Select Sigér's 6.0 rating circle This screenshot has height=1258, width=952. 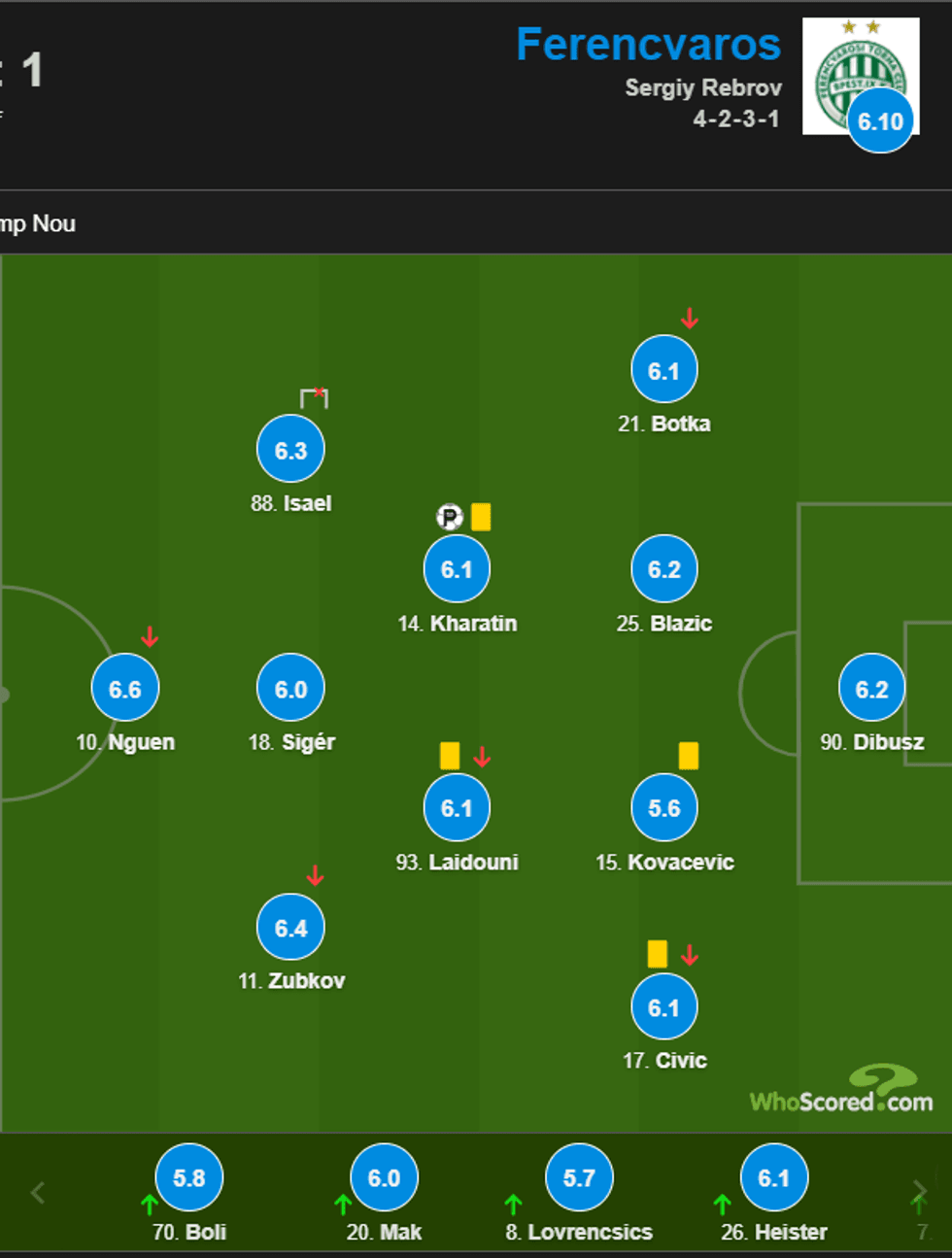[x=290, y=689]
